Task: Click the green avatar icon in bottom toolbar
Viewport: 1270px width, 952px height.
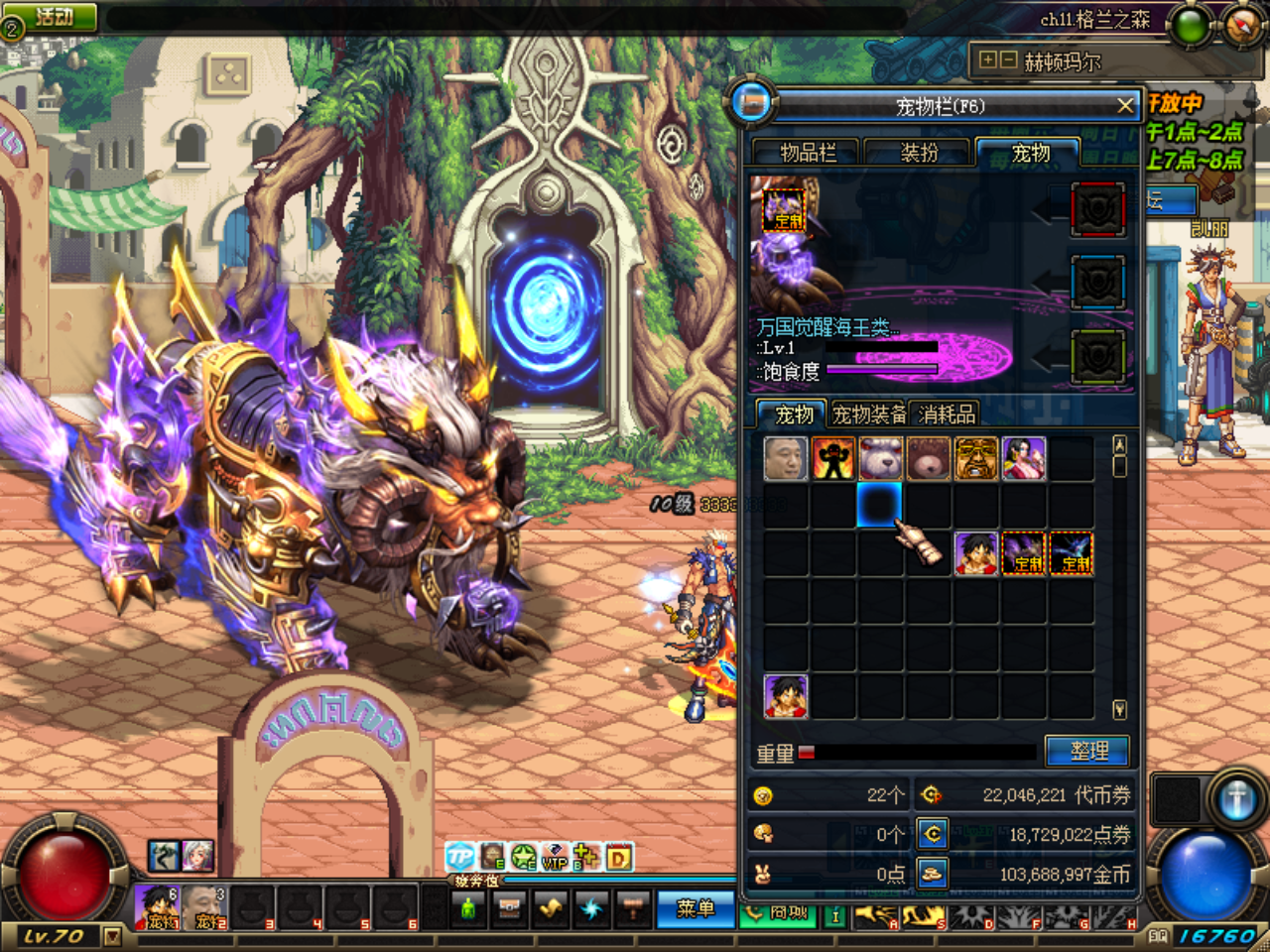Action: 468,907
